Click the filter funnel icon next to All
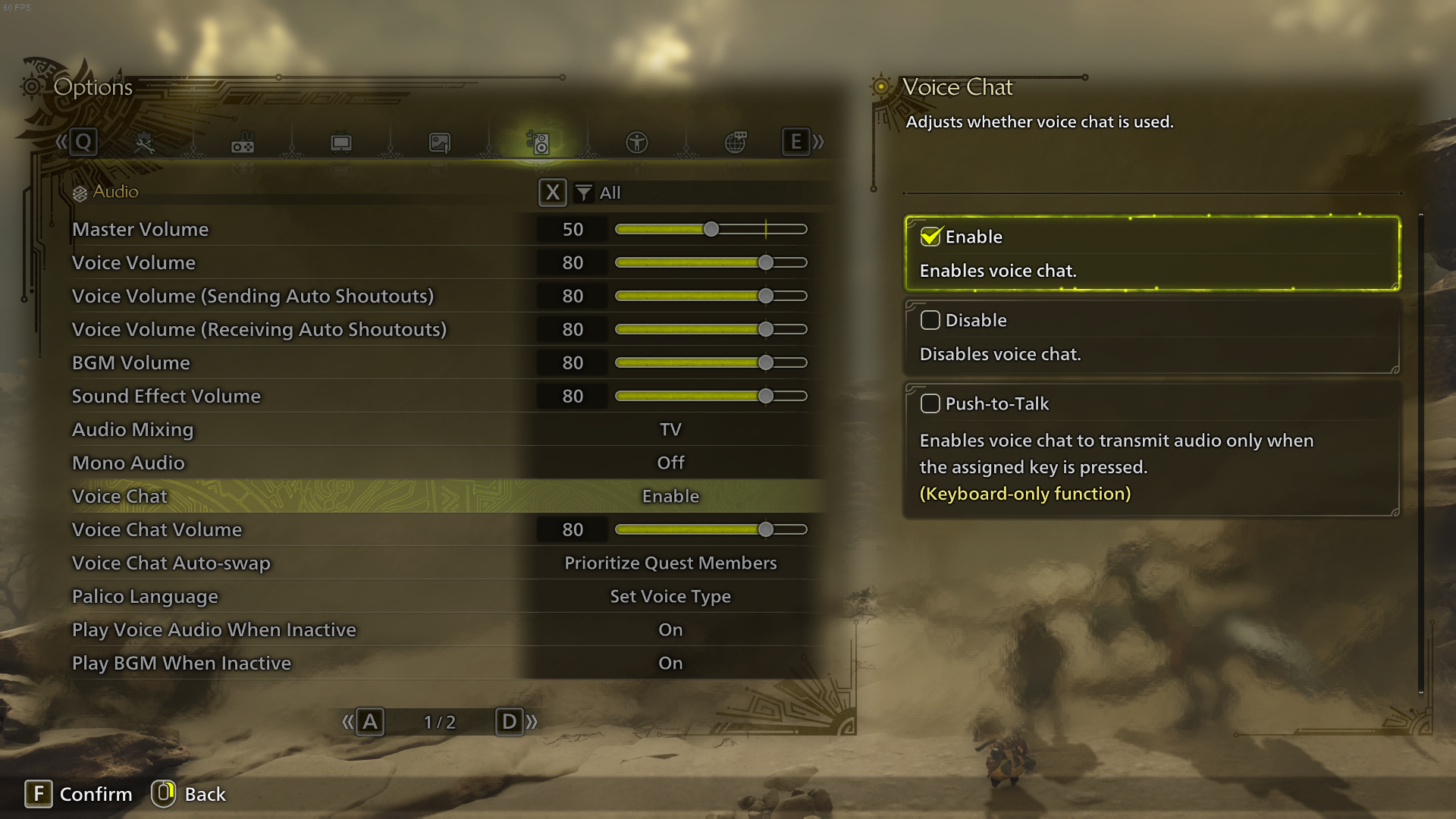This screenshot has width=1456, height=819. [582, 193]
